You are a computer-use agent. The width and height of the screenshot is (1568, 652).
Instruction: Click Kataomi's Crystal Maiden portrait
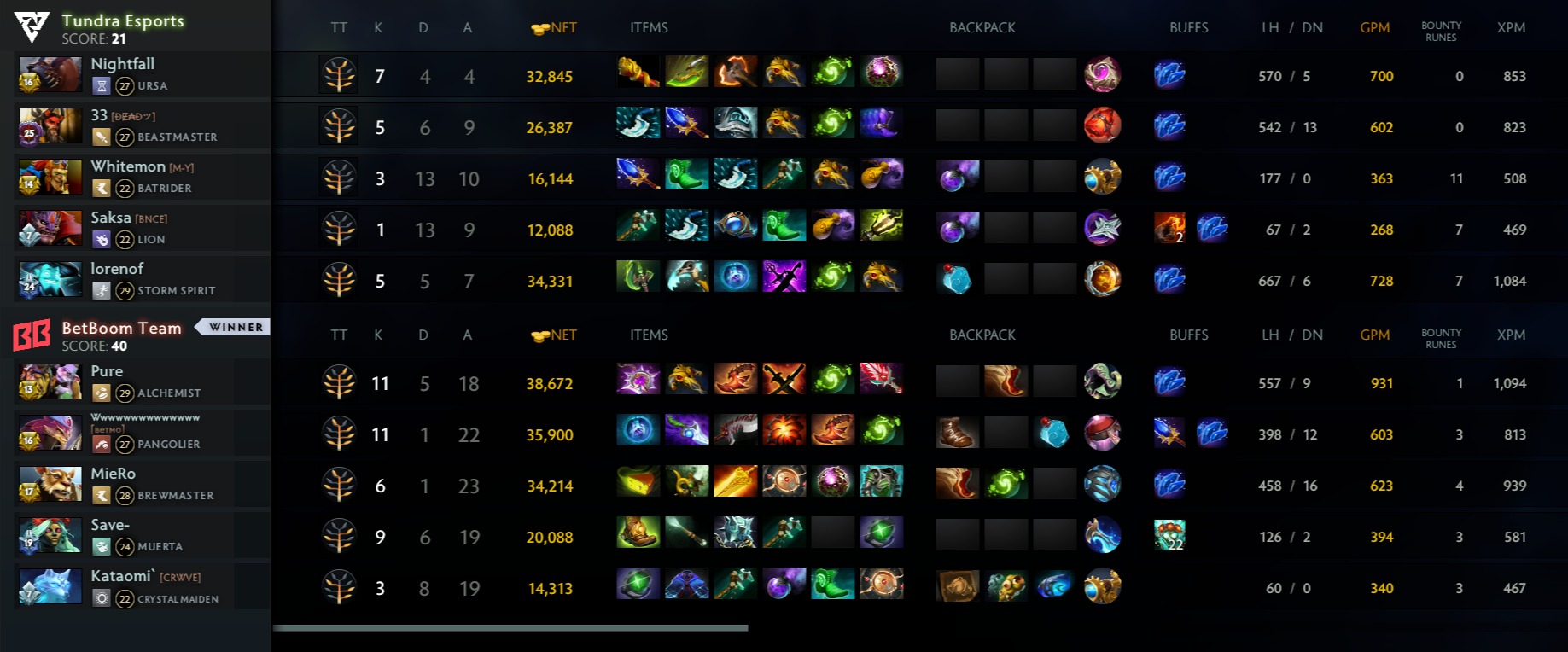tap(50, 587)
